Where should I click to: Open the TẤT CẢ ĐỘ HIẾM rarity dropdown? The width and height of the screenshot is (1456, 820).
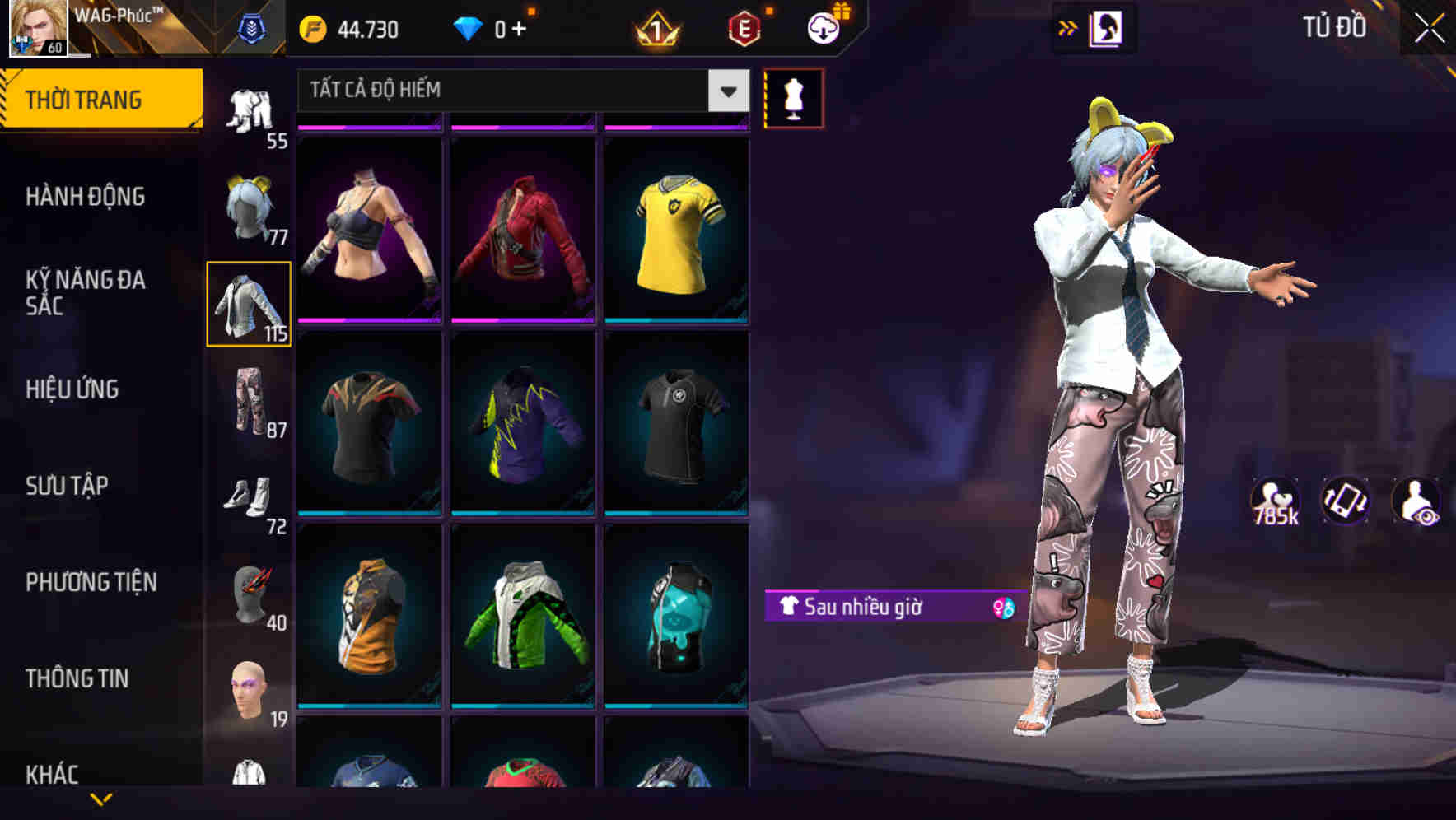pyautogui.click(x=511, y=91)
